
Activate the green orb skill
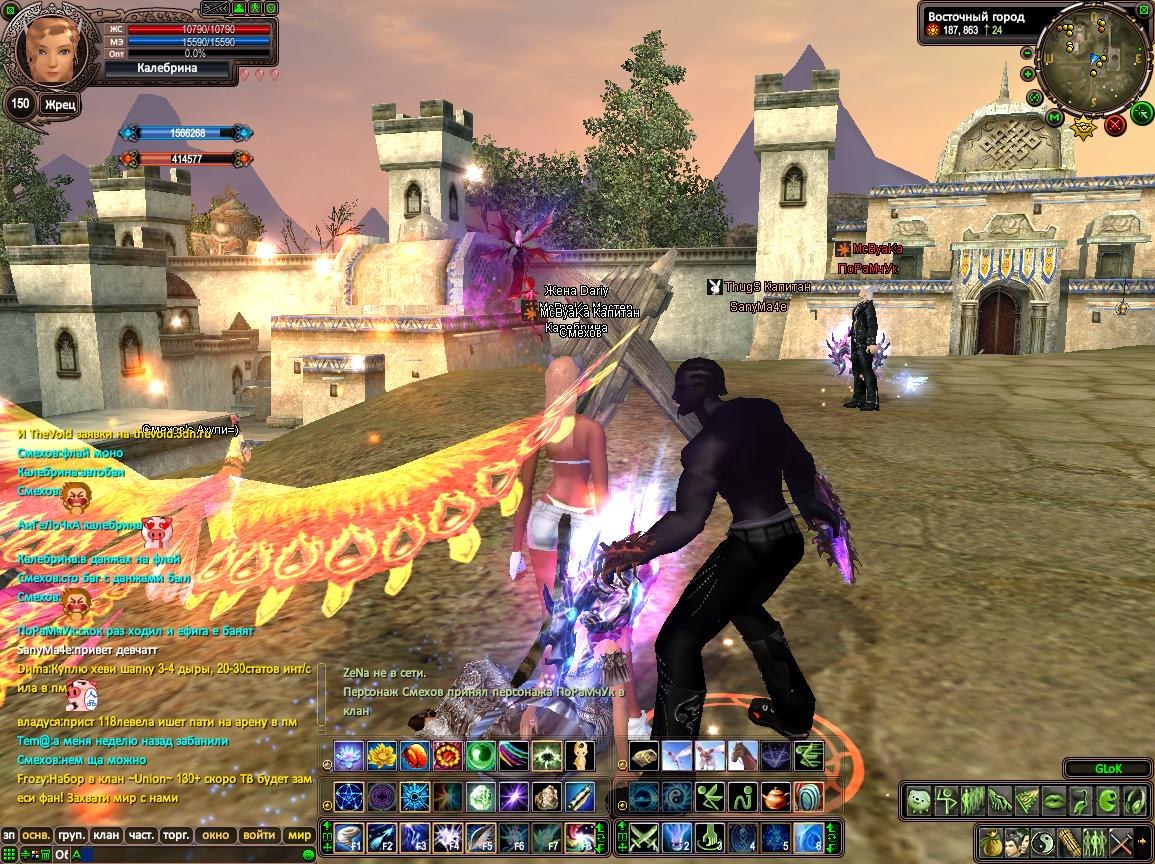click(481, 756)
